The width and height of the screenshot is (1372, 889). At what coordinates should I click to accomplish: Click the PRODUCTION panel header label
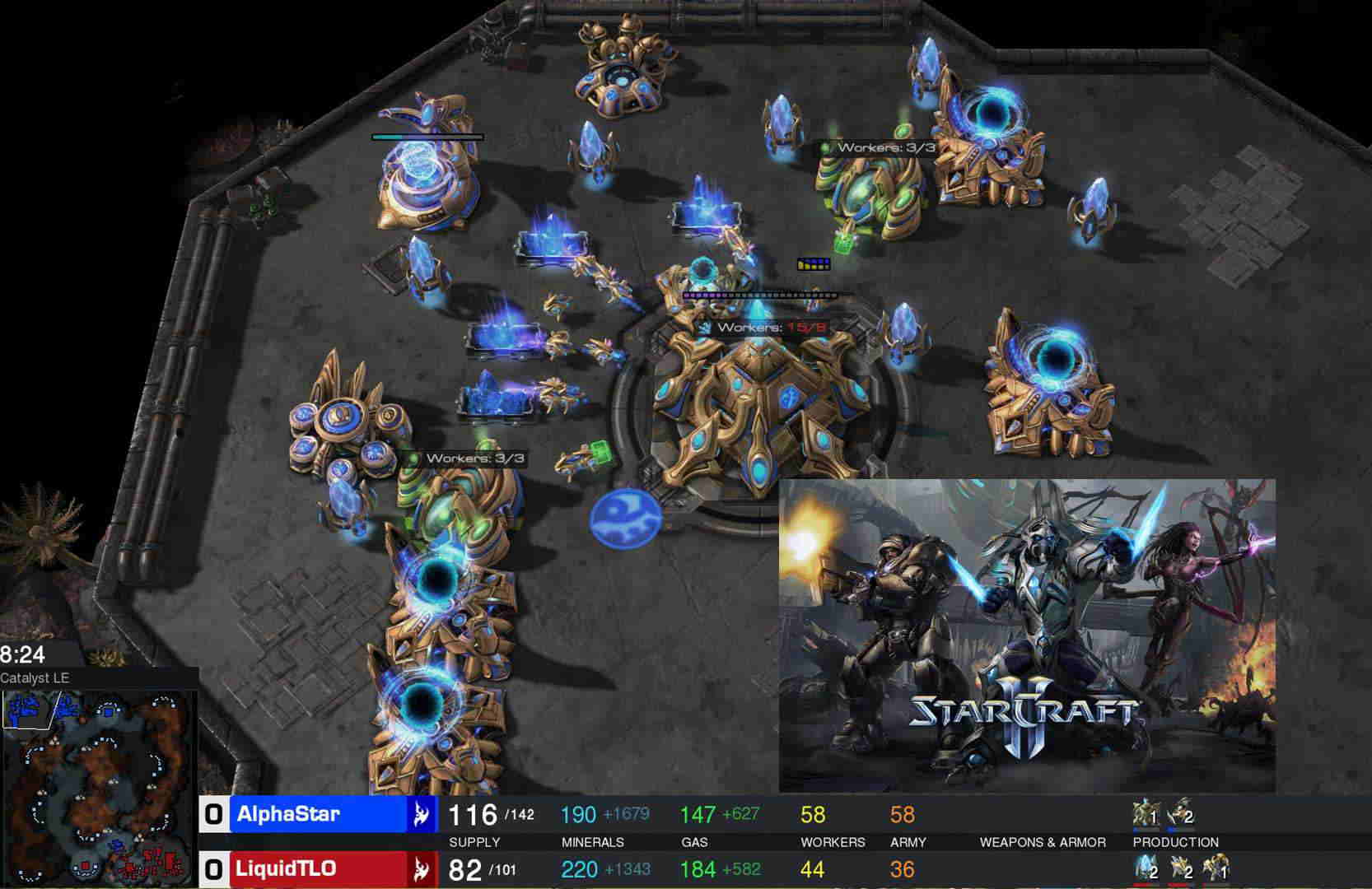pos(1175,842)
